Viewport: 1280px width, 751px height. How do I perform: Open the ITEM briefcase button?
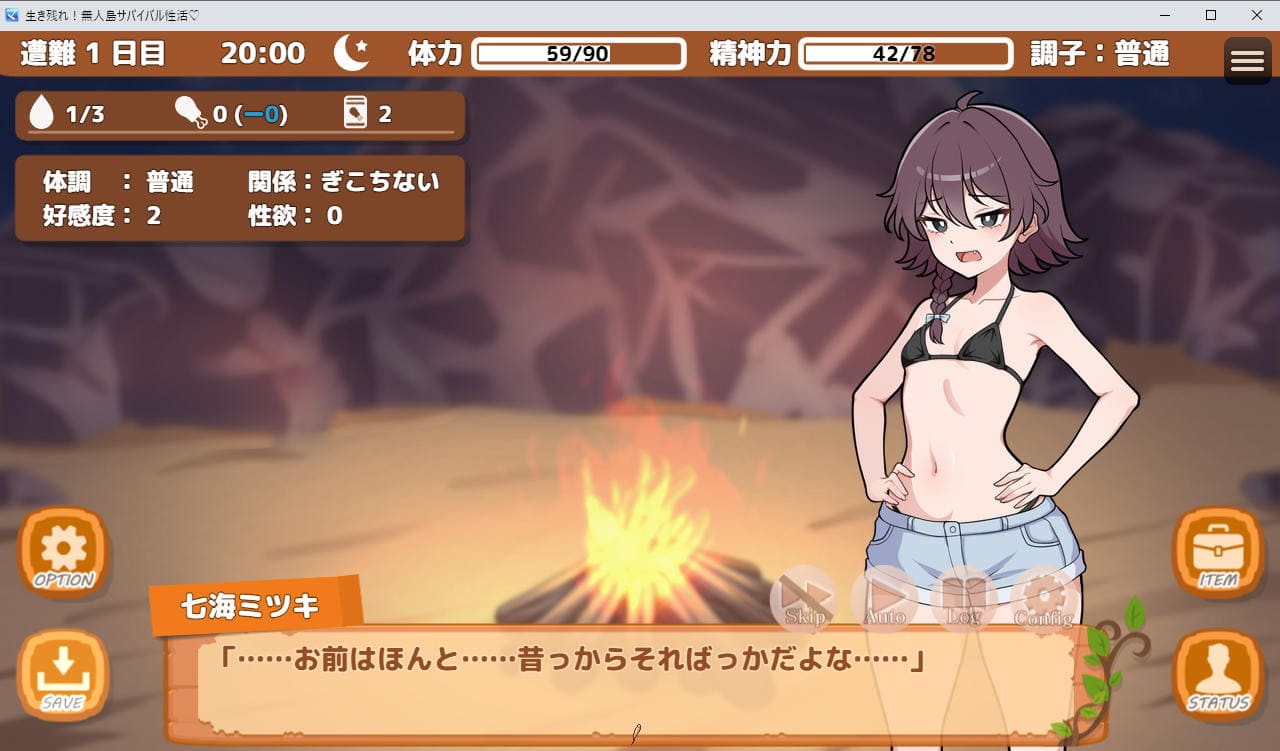pos(1218,553)
